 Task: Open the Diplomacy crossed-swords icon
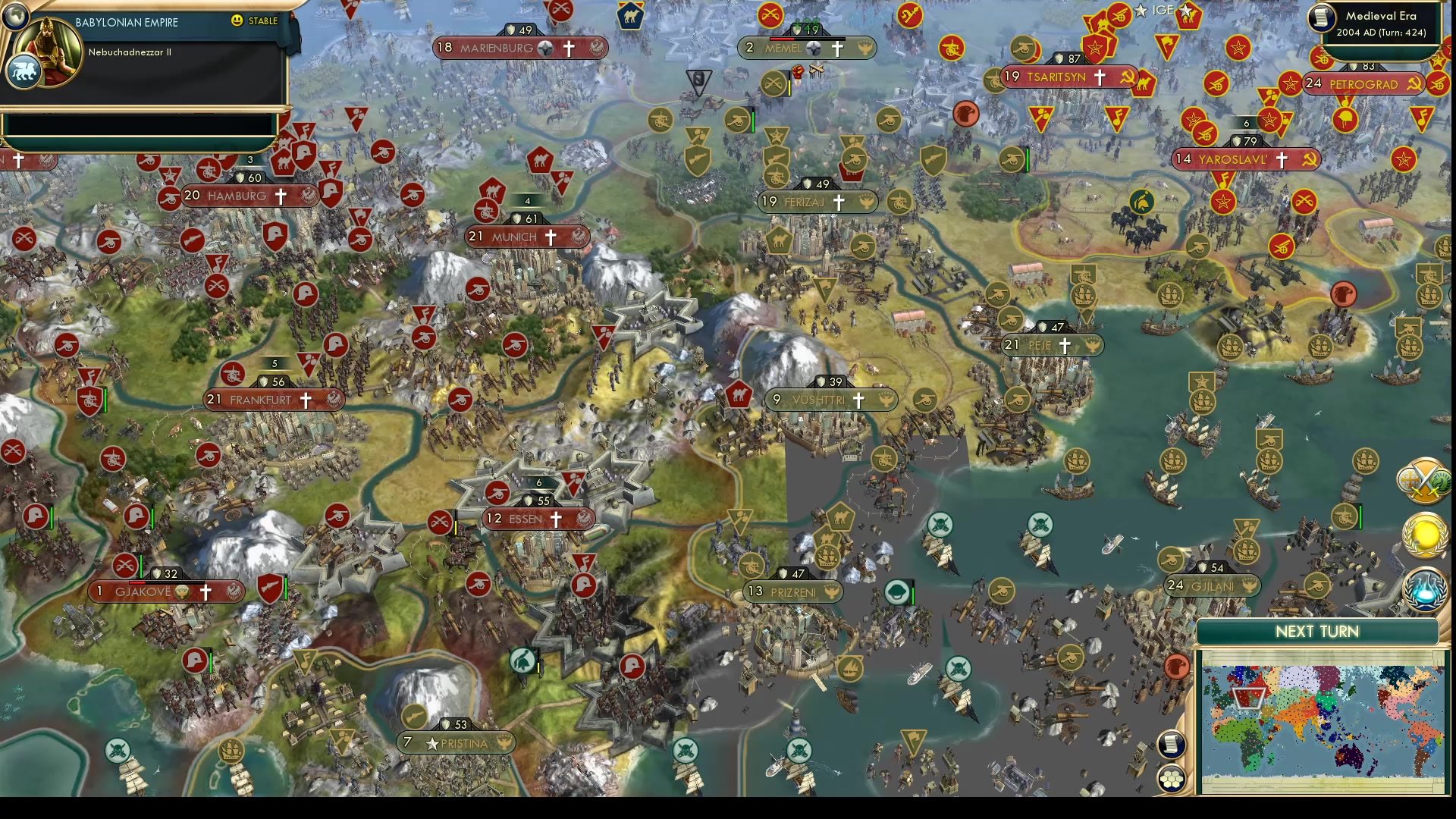click(1423, 481)
